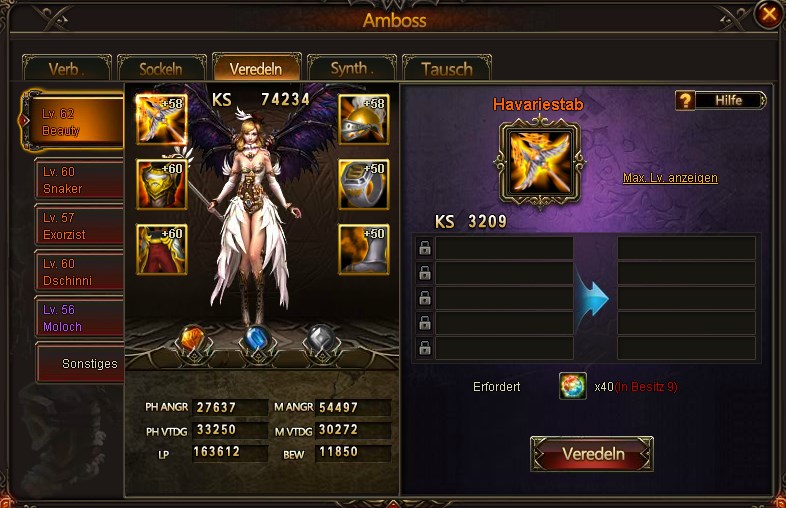Open the Tausch tab
Screen dimensions: 786x508
(x=446, y=69)
